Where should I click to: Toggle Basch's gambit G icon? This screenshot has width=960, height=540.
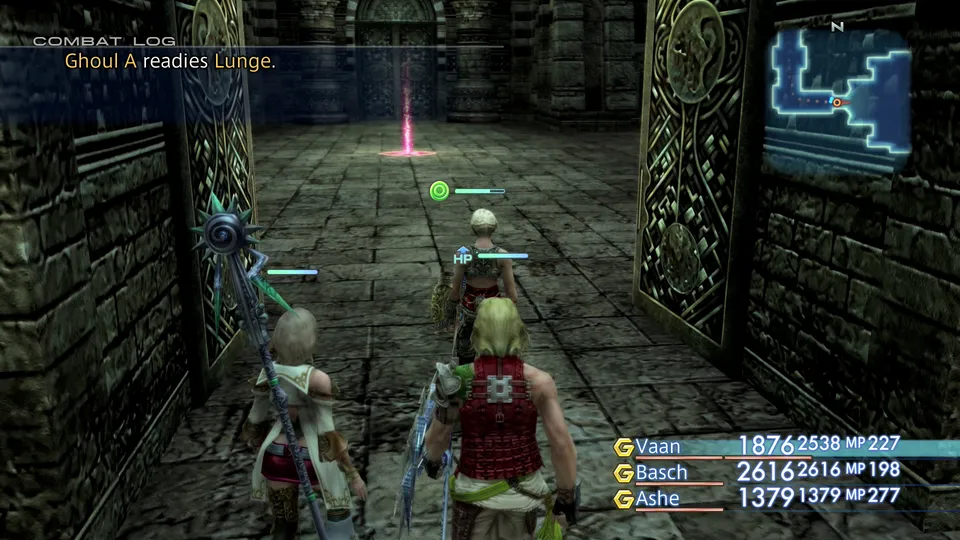[624, 473]
